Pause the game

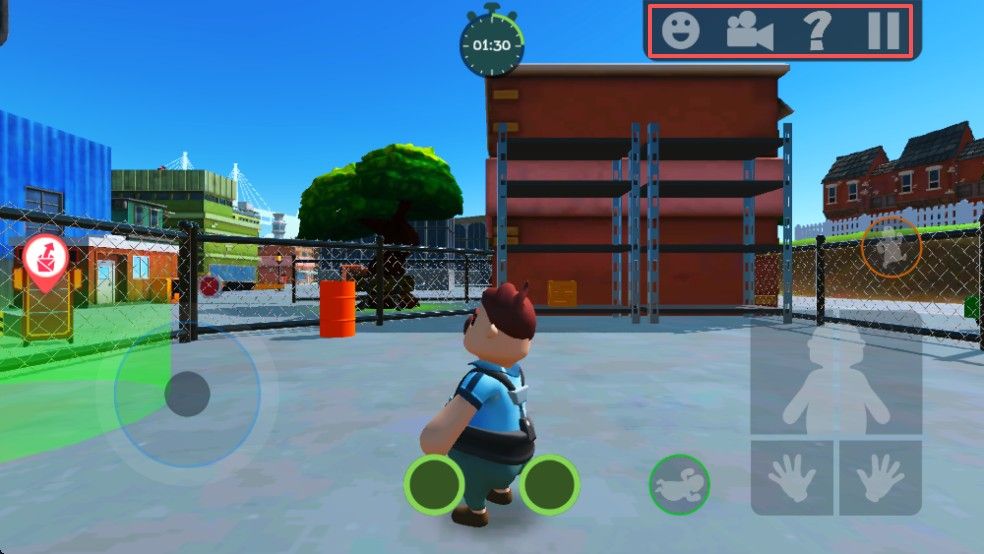[883, 31]
